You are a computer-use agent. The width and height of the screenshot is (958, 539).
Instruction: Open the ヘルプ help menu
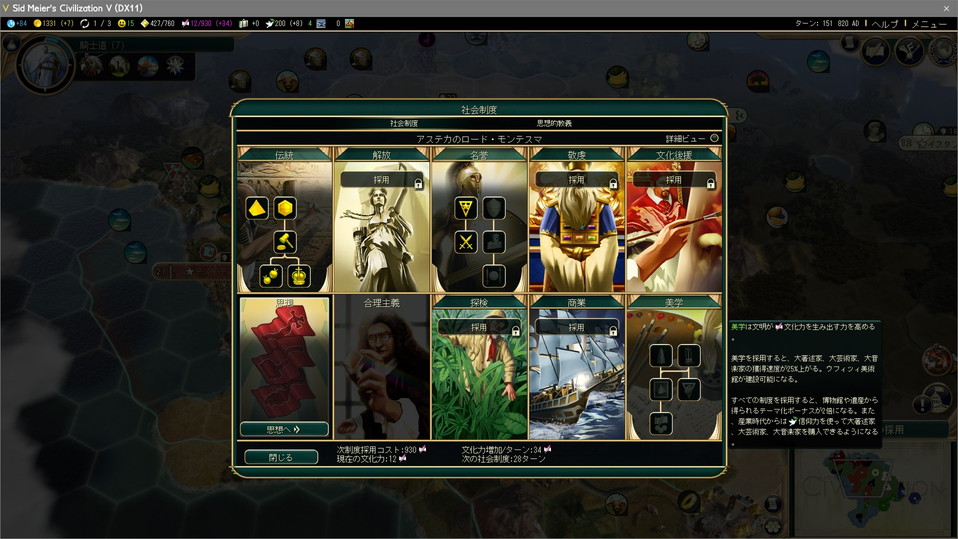[x=884, y=23]
